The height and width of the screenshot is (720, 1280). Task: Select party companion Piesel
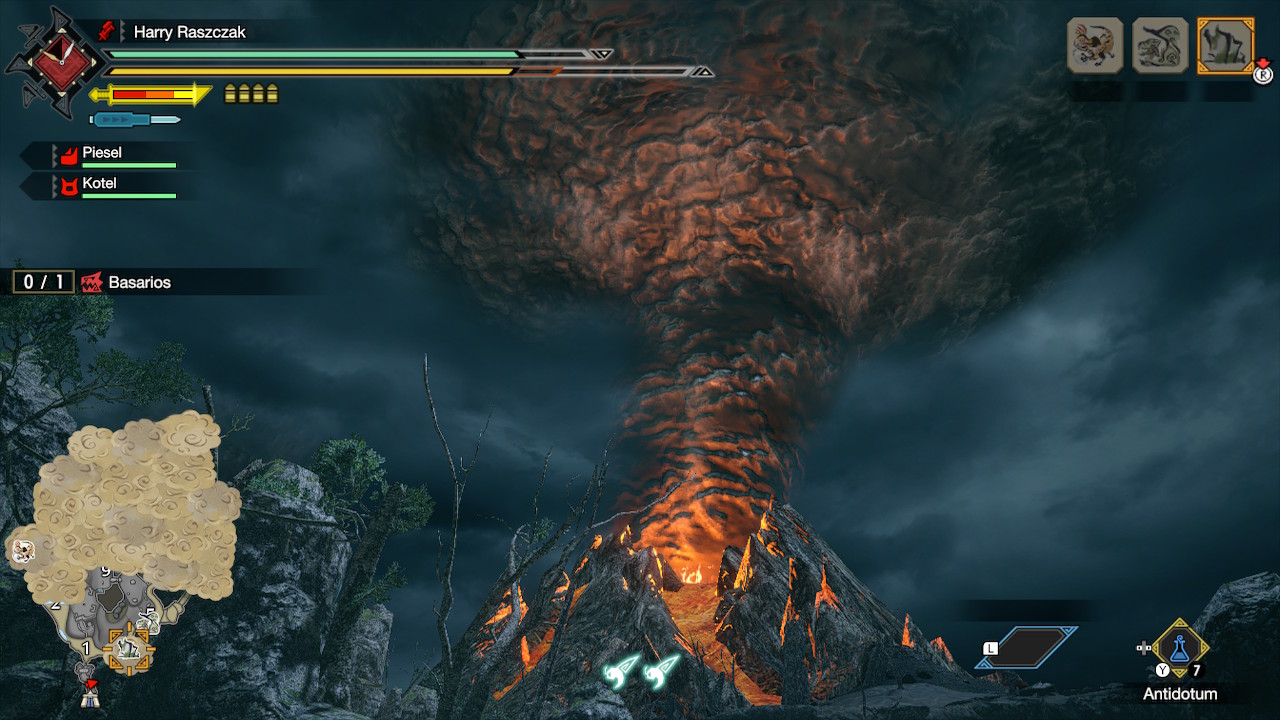click(100, 153)
